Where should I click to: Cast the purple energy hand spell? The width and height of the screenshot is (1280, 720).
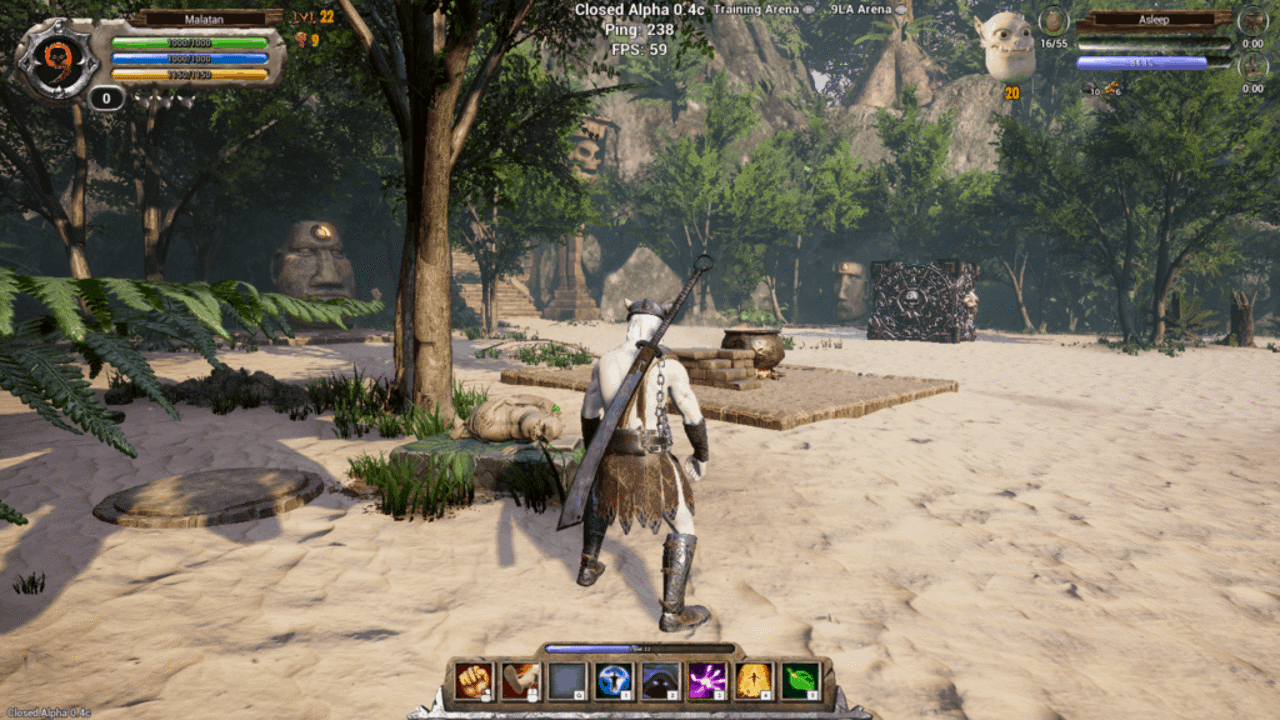(707, 681)
